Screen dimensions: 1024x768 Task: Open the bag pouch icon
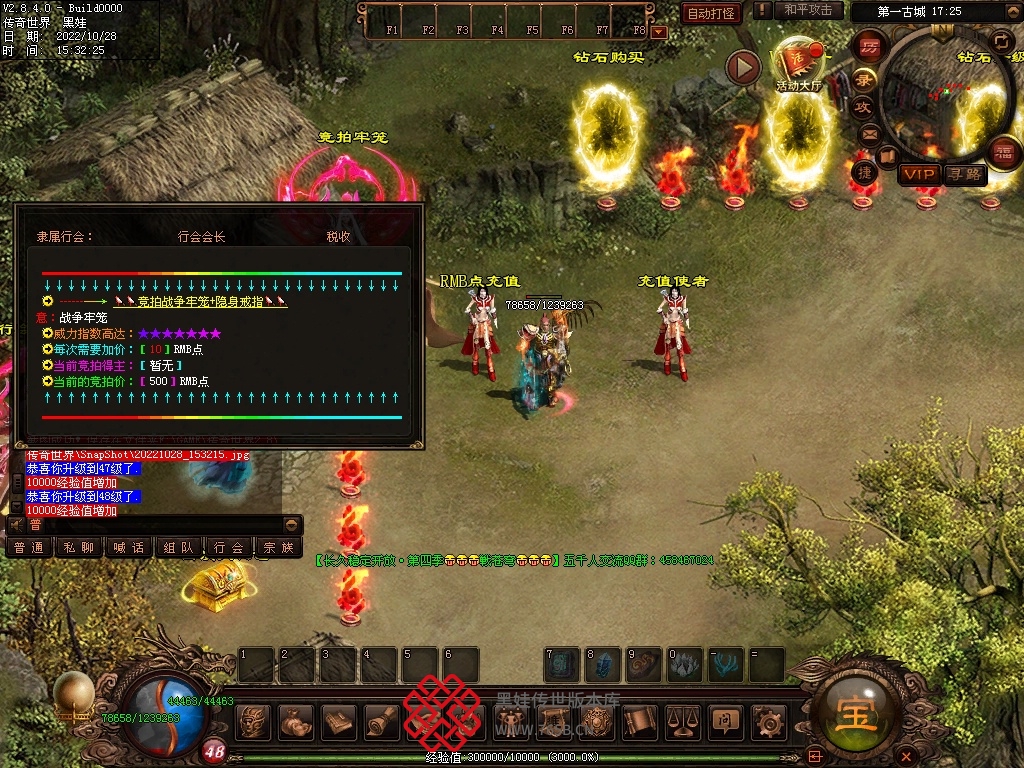[296, 720]
